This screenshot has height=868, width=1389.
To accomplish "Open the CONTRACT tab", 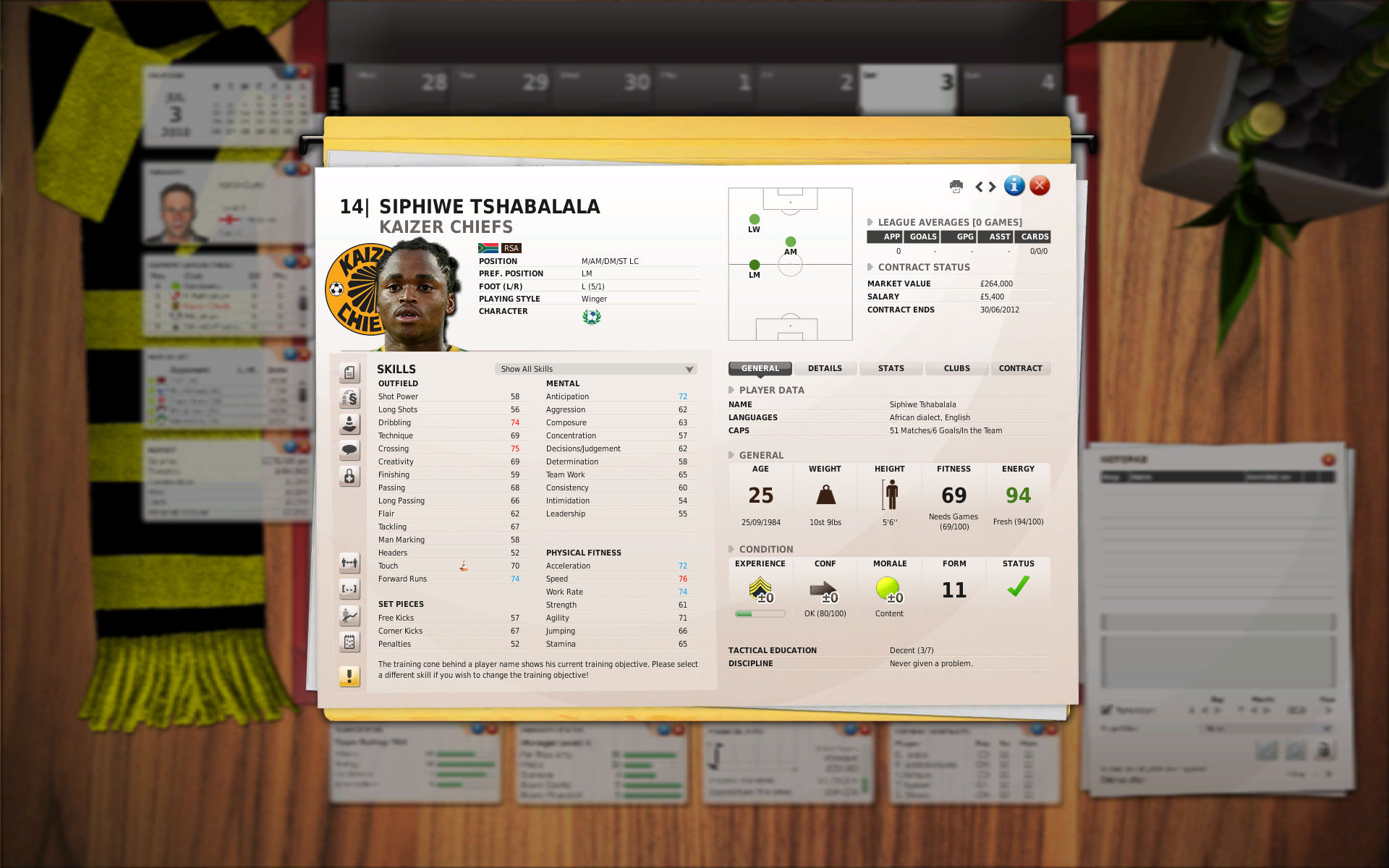I will [1021, 368].
